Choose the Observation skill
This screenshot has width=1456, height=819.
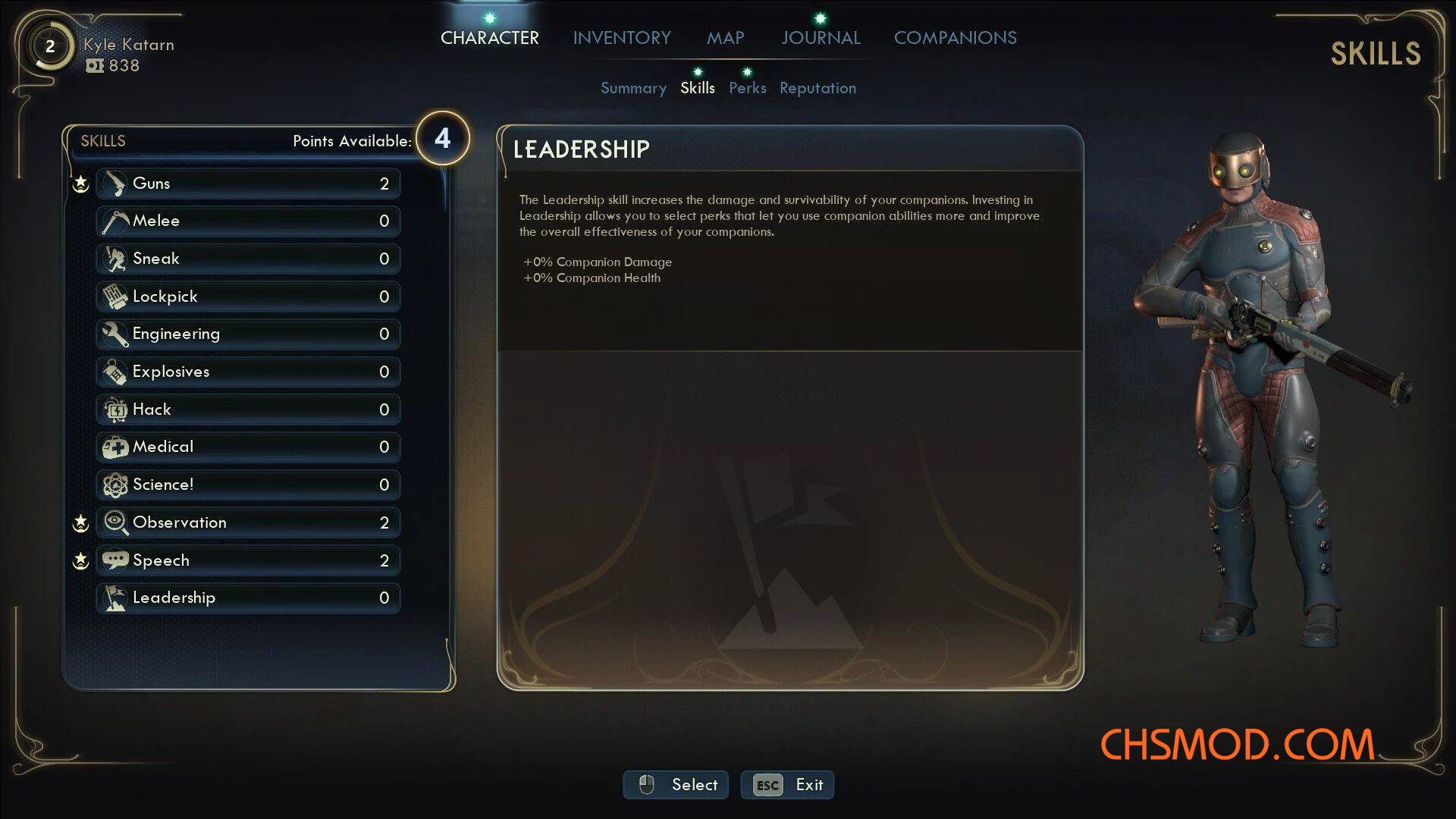248,522
